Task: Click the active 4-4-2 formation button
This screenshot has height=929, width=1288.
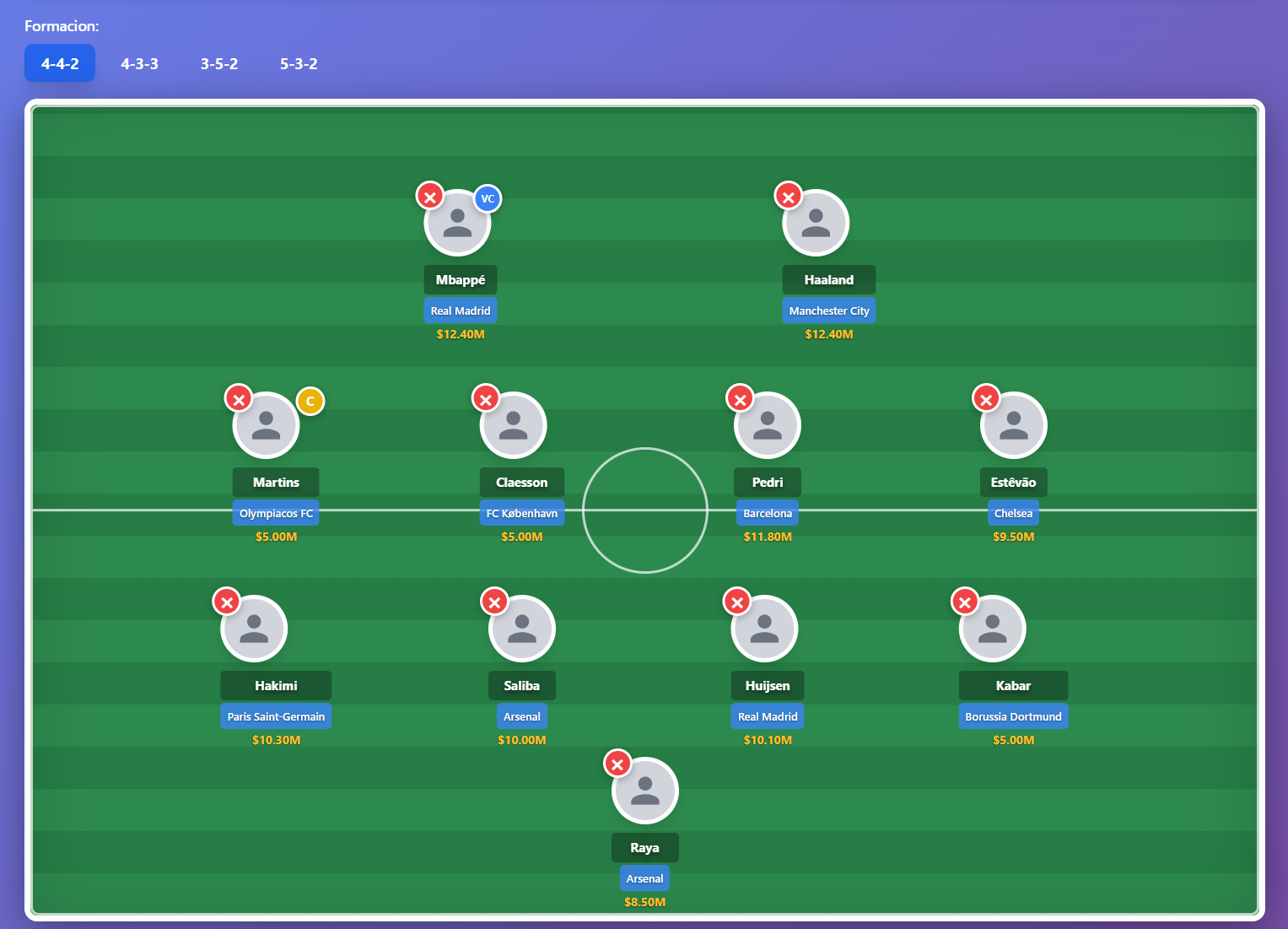Action: tap(59, 63)
